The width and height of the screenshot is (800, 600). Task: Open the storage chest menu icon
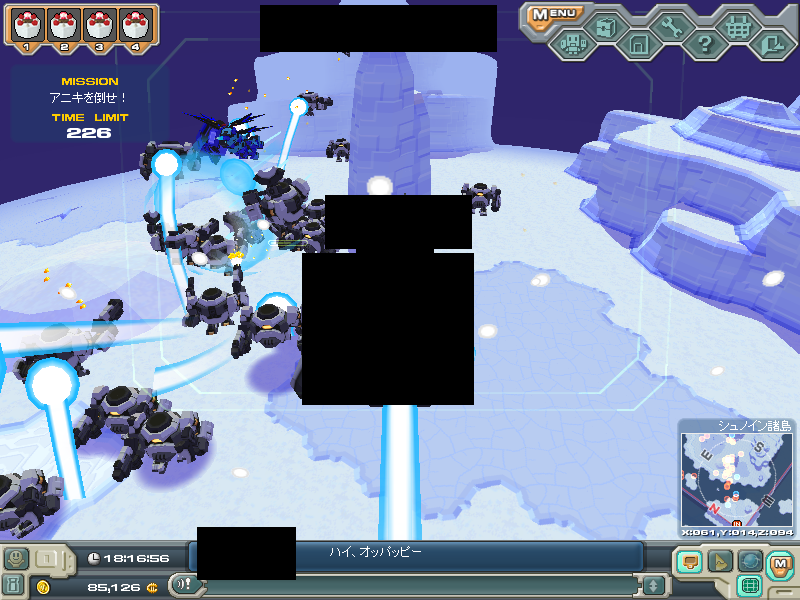pyautogui.click(x=606, y=28)
